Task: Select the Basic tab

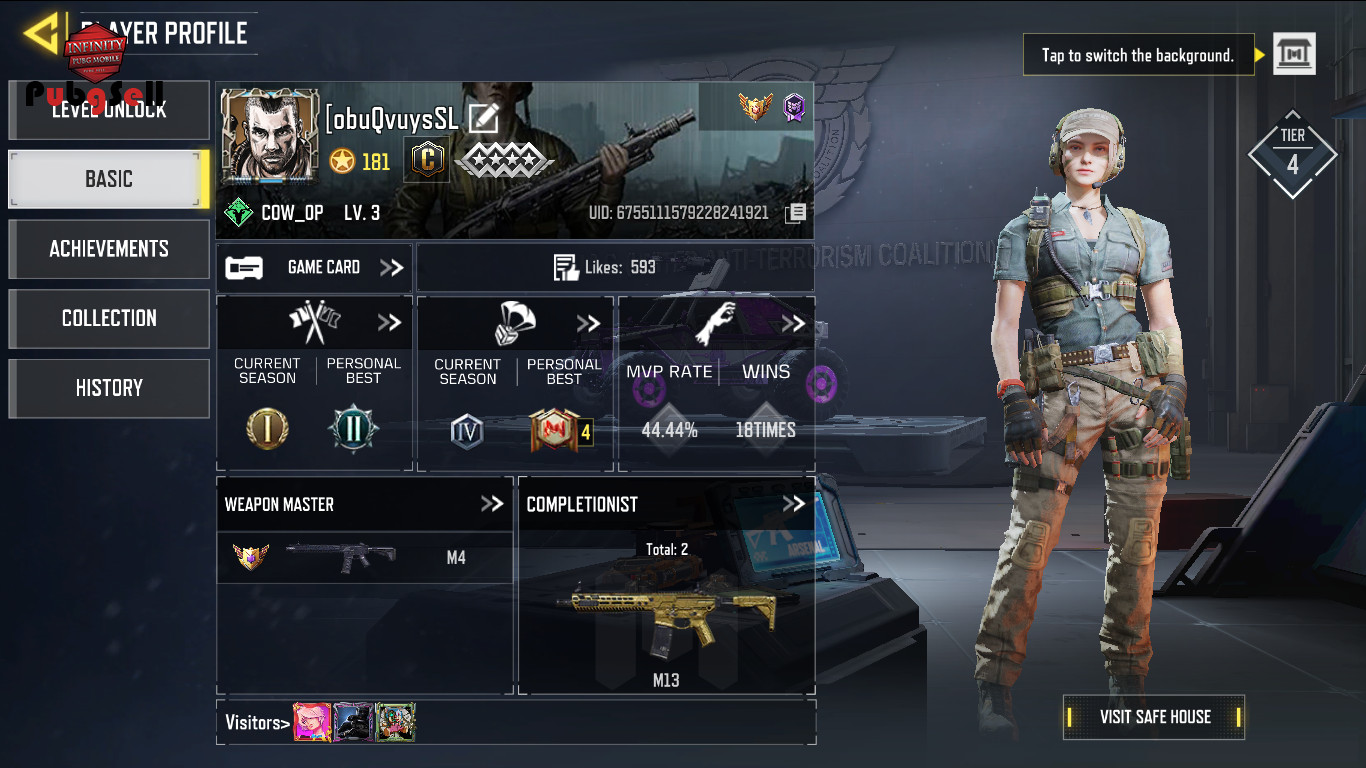Action: [109, 180]
